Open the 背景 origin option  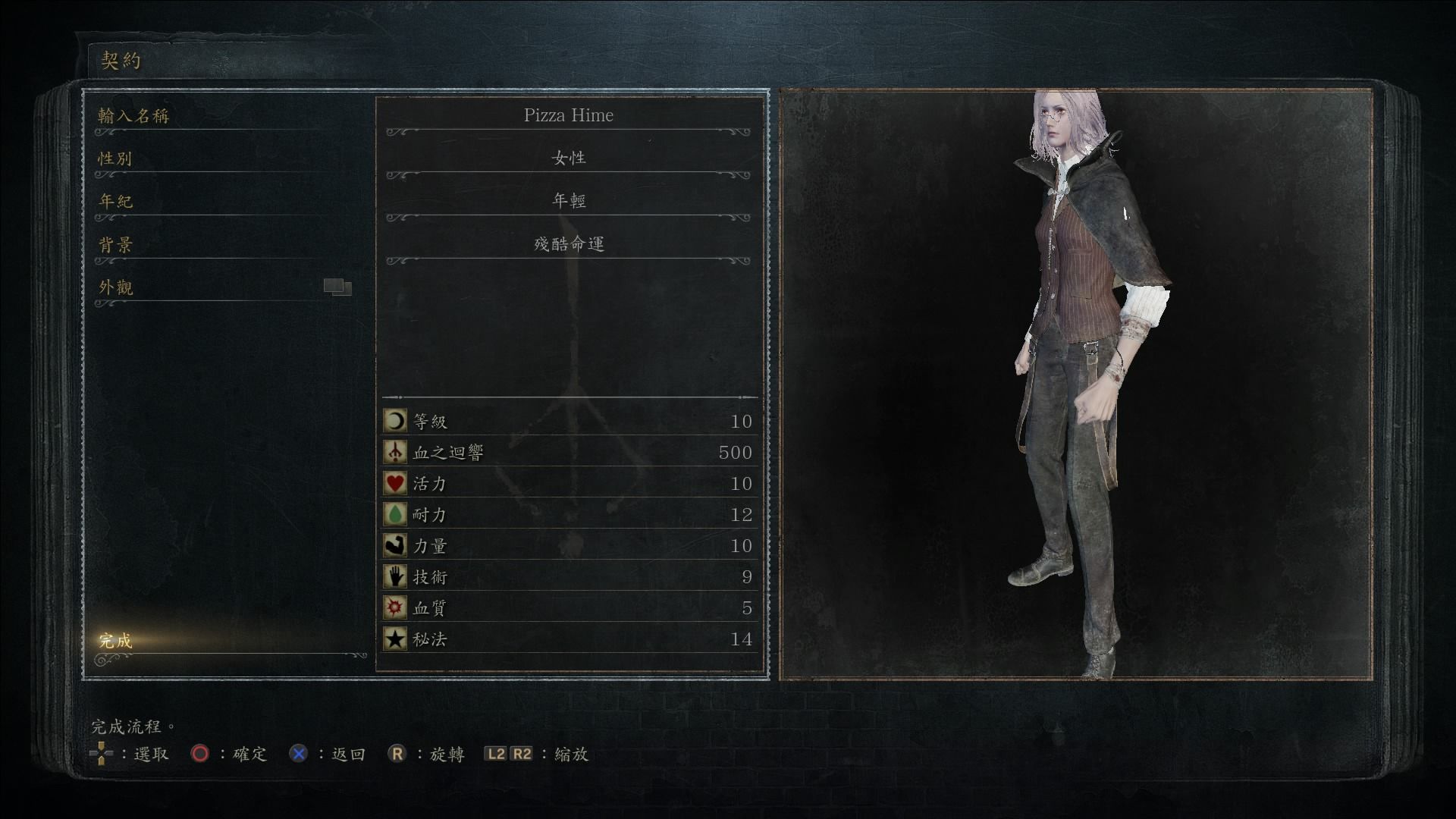point(115,244)
